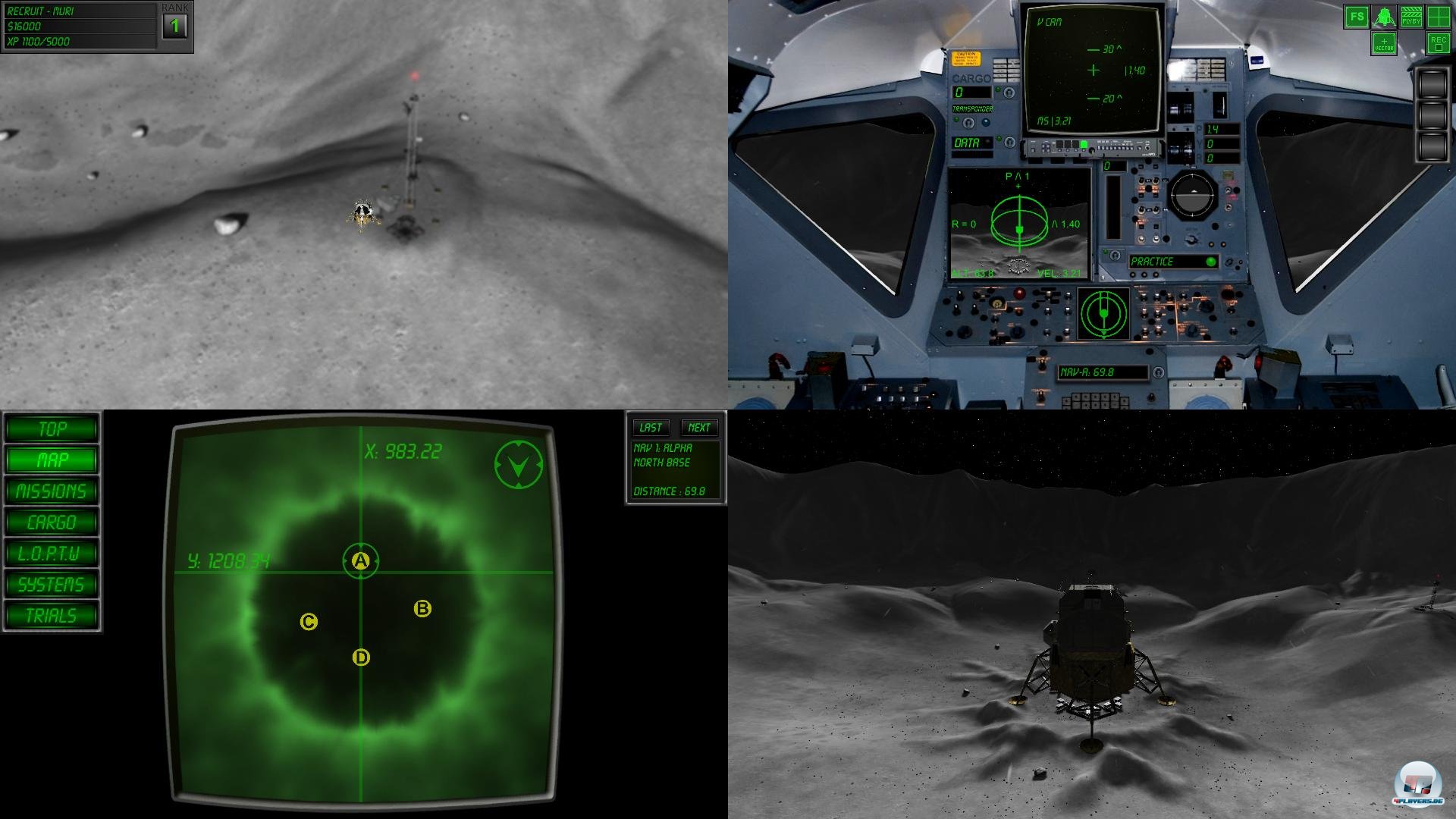Image resolution: width=1456 pixels, height=819 pixels.
Task: Select waypoint A on the radar map
Action: pos(360,560)
